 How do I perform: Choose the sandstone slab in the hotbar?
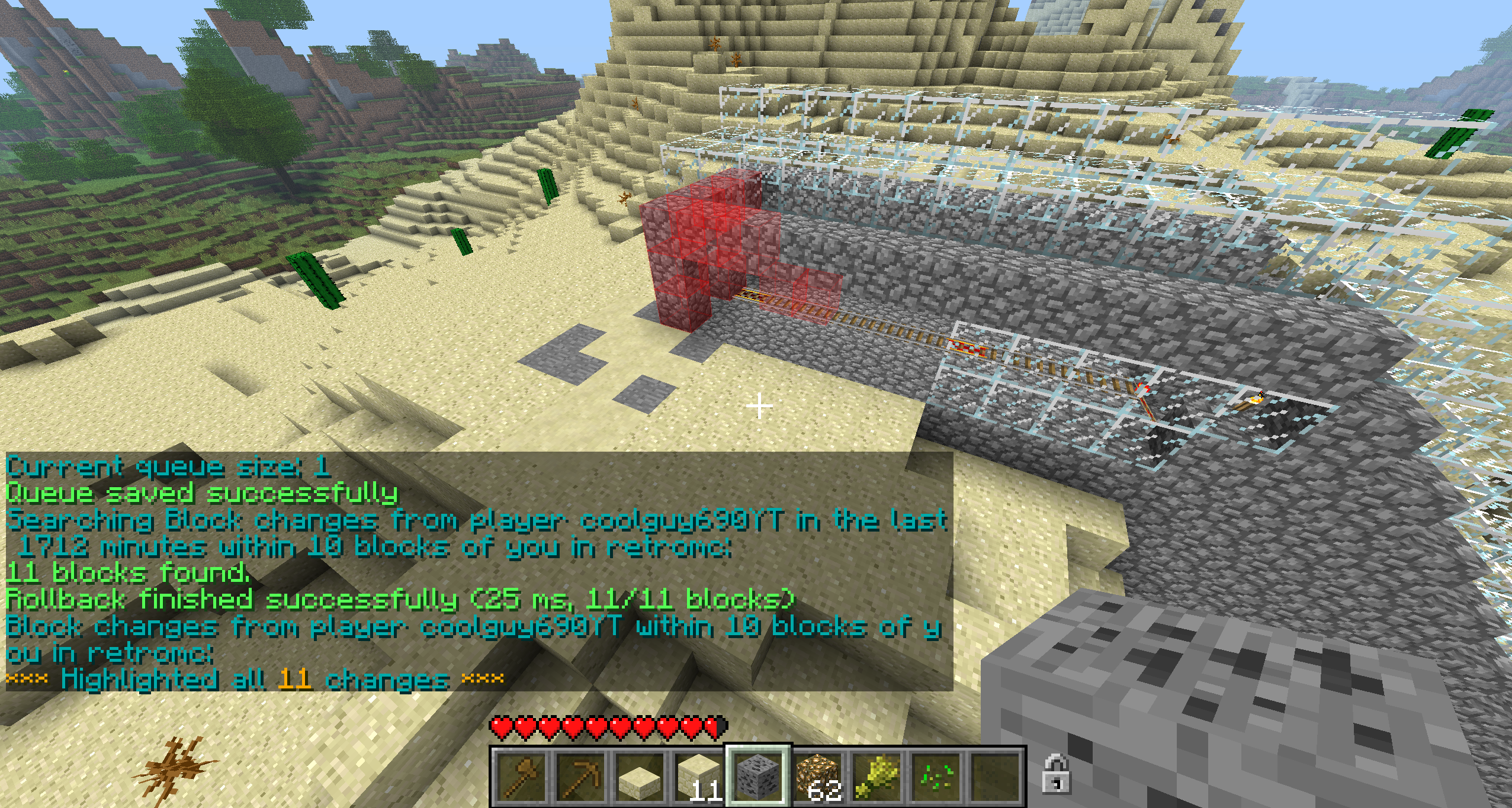[640, 776]
